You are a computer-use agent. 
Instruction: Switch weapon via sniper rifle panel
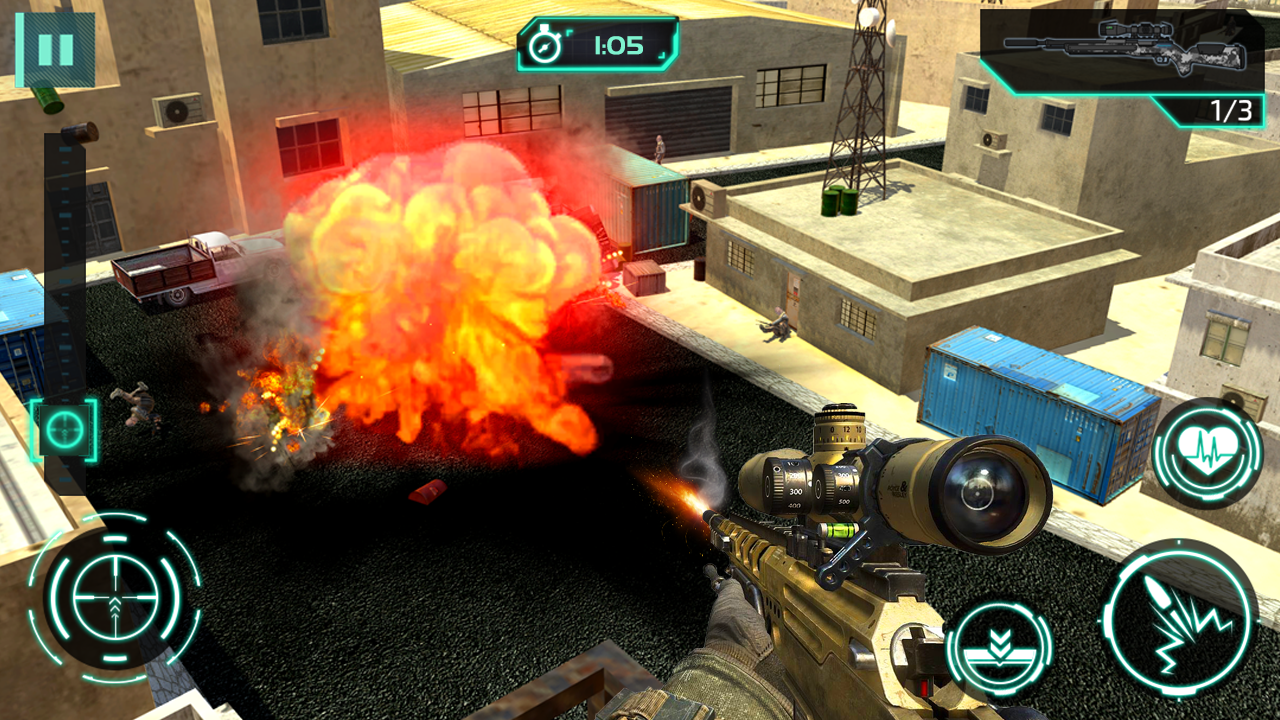tap(1122, 53)
